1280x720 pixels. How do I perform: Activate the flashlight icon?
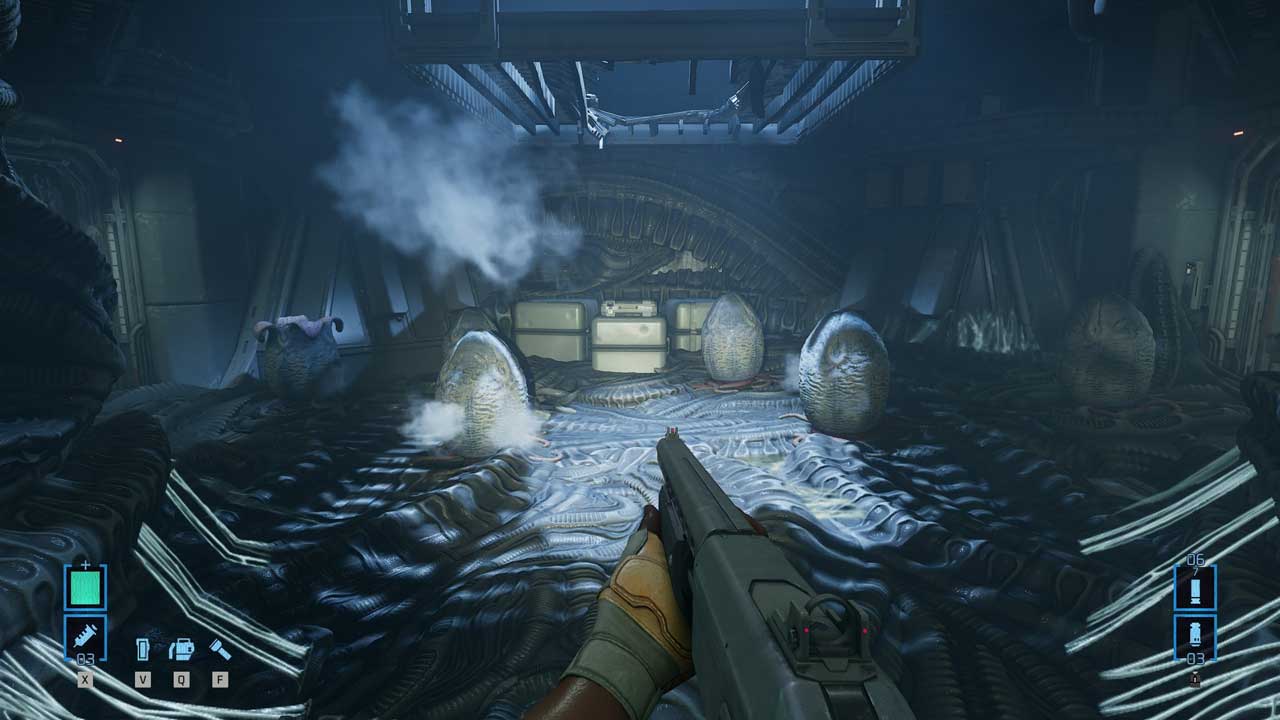220,650
